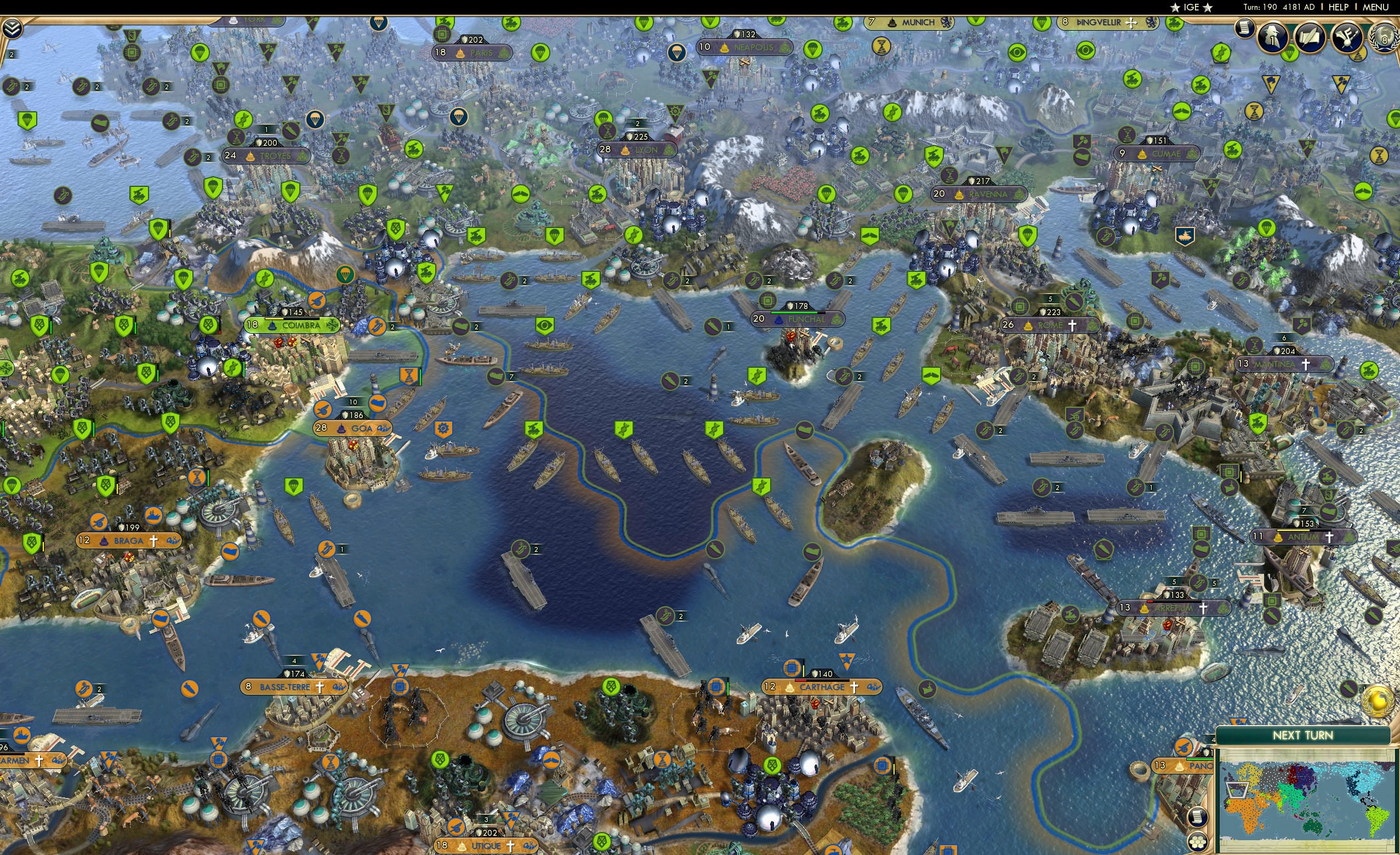This screenshot has height=855, width=1400.
Task: Open the Great Works quill-and-scroll icon
Action: click(1312, 37)
